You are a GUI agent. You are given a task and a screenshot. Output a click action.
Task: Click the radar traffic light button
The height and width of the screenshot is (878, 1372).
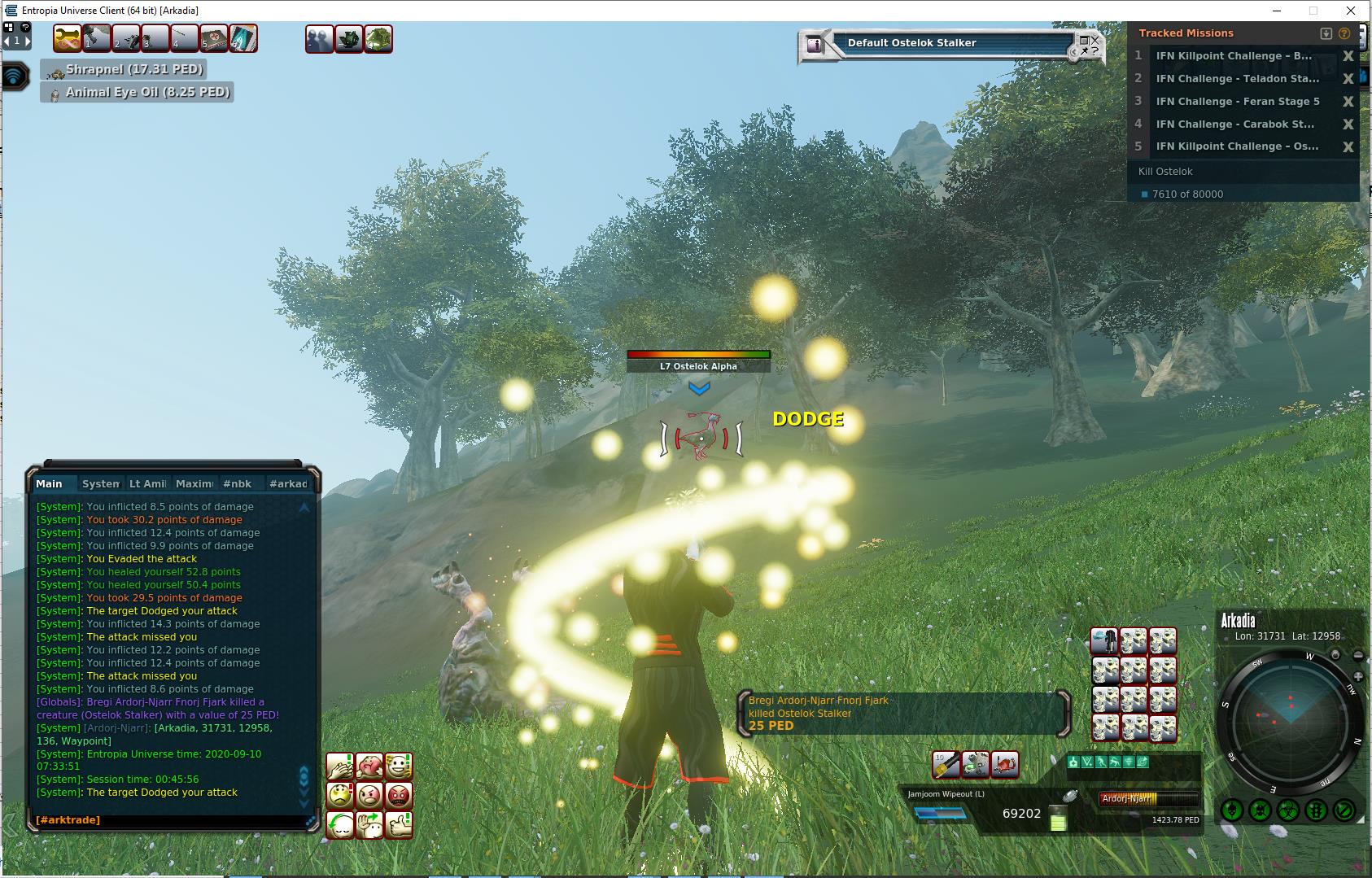1316,810
